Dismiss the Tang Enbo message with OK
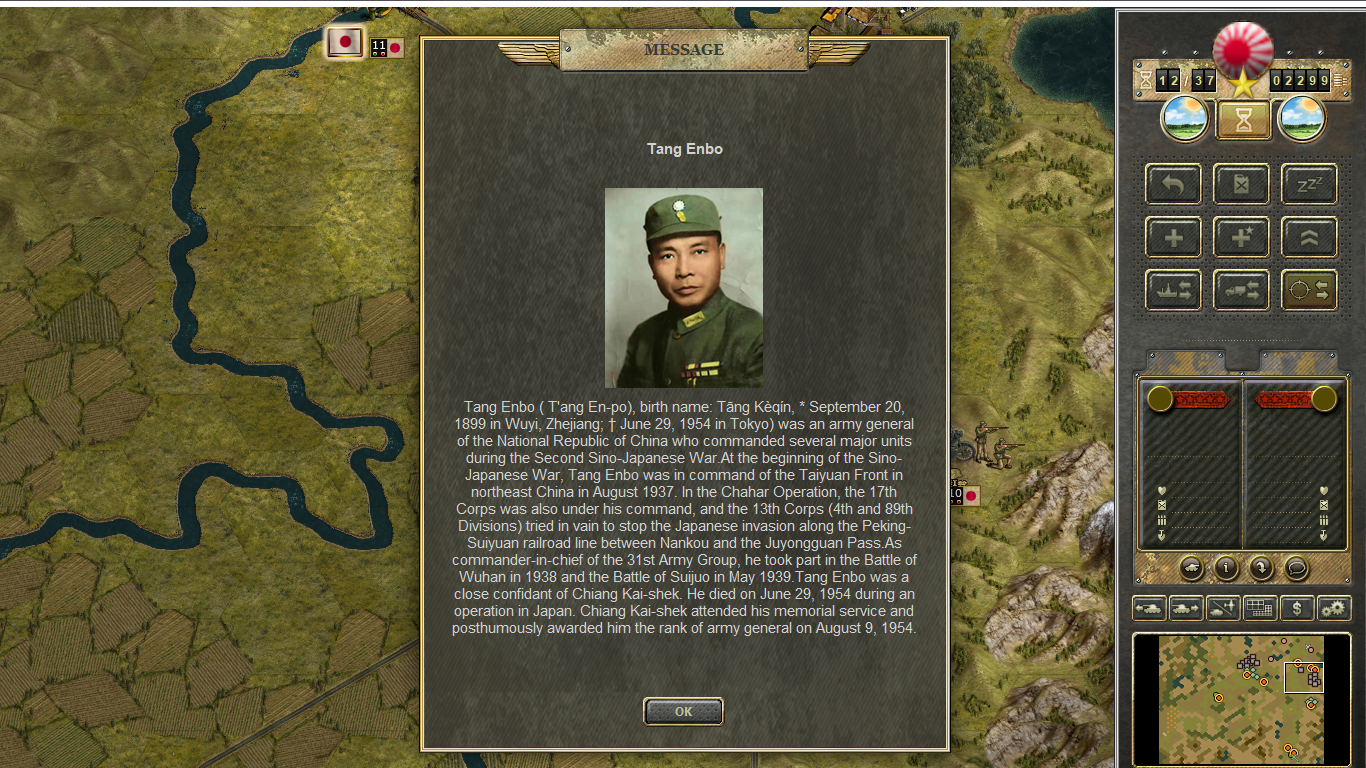Viewport: 1366px width, 768px height. pyautogui.click(x=683, y=712)
